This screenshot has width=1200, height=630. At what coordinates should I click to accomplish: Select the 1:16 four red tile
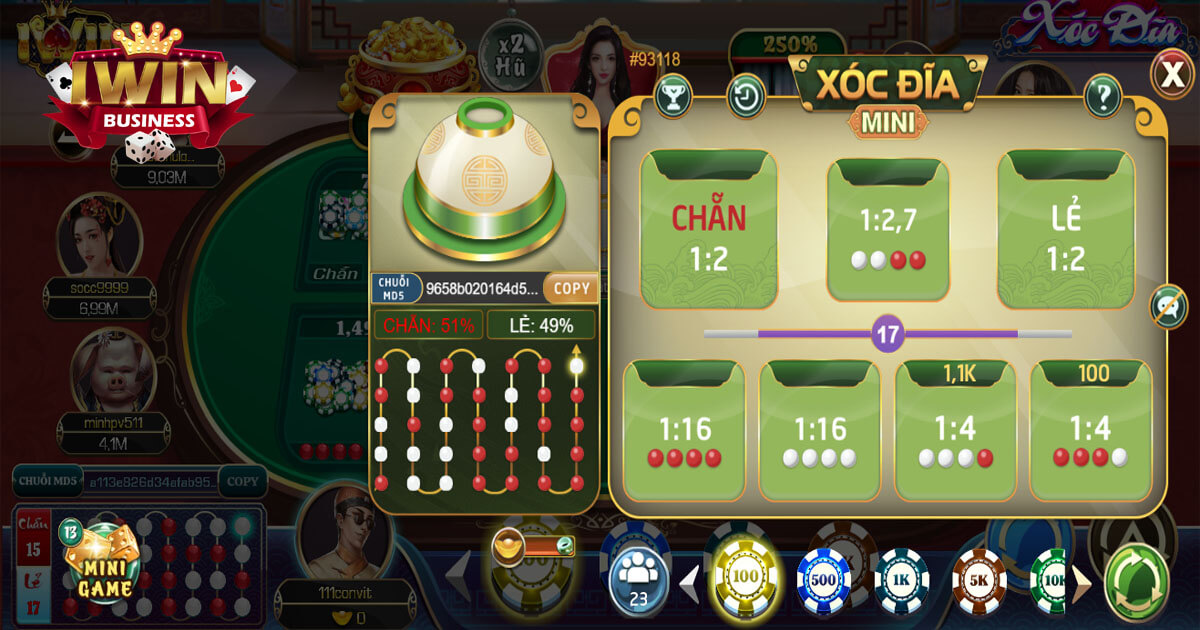pos(684,430)
